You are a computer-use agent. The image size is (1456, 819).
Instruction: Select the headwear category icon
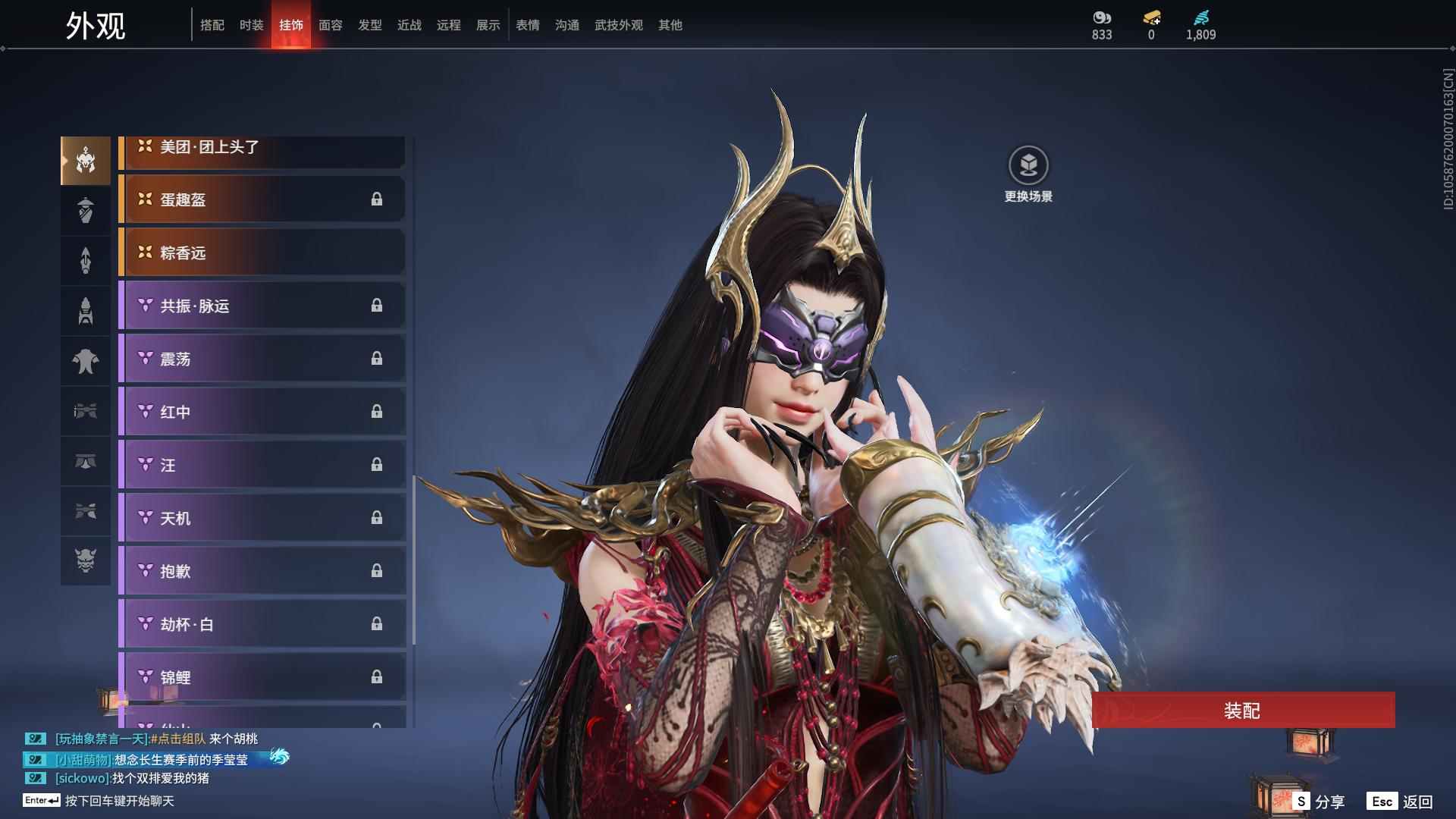pos(86,161)
